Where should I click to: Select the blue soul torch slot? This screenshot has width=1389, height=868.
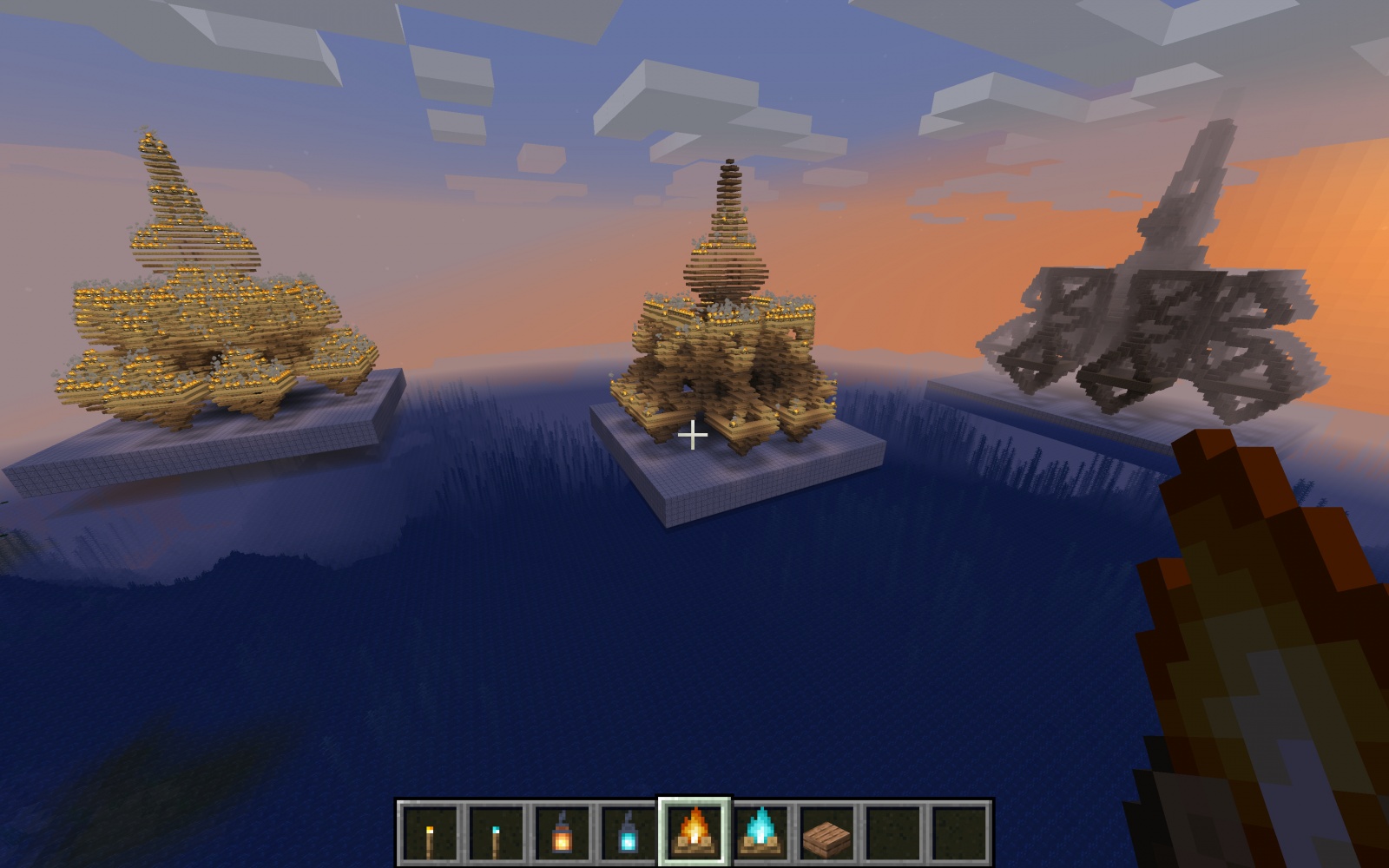click(495, 832)
